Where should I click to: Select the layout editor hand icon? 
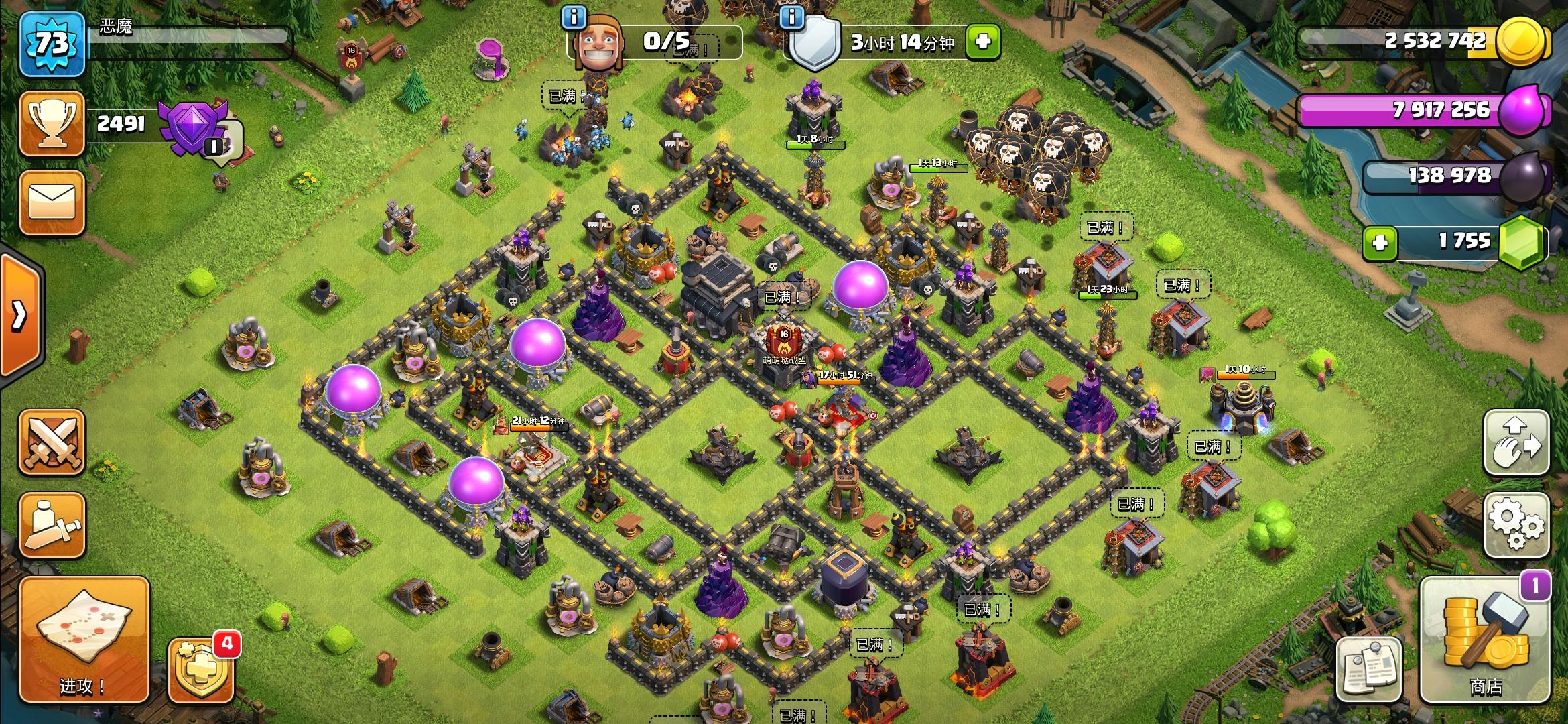click(x=1516, y=442)
